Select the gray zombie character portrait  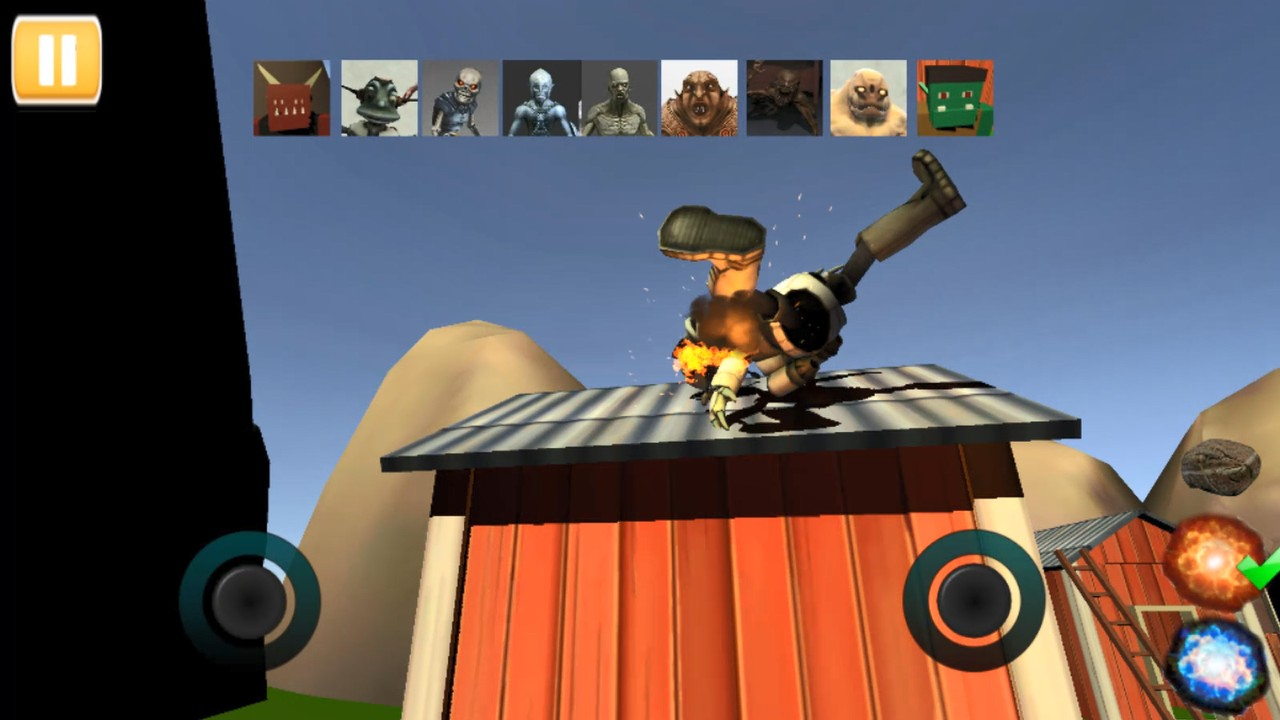tap(618, 96)
